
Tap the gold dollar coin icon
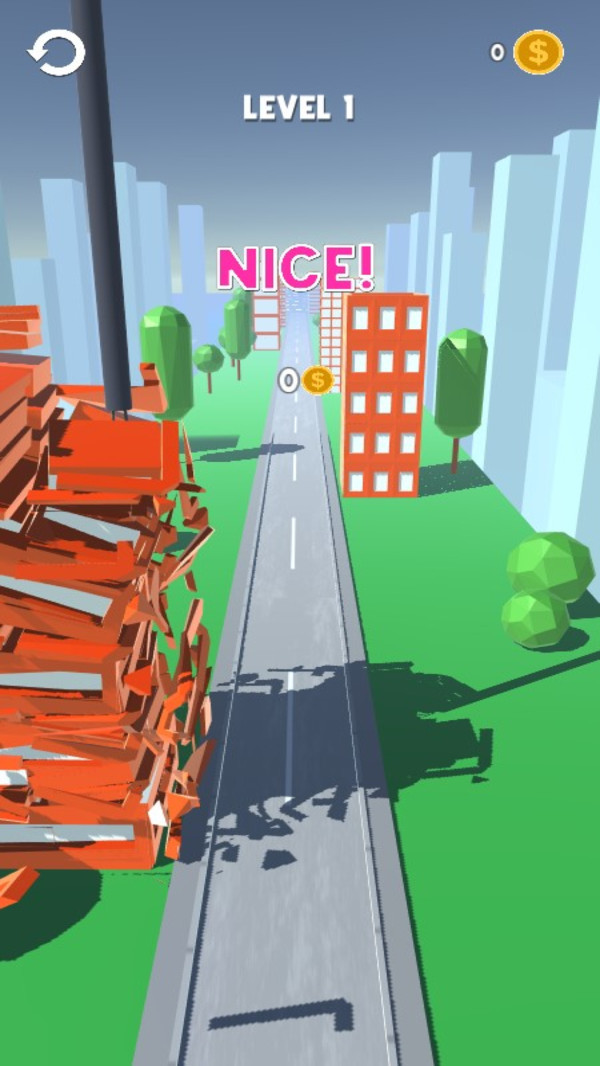click(538, 52)
